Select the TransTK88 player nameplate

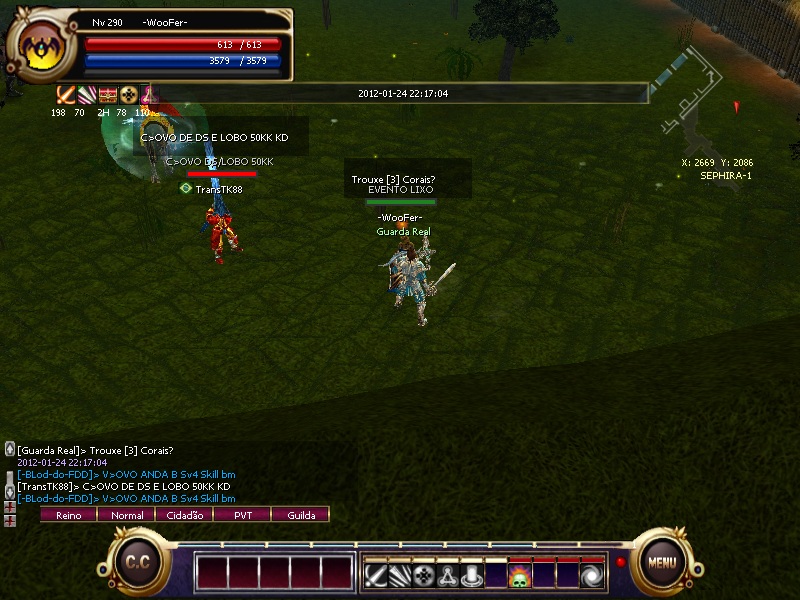click(x=218, y=189)
